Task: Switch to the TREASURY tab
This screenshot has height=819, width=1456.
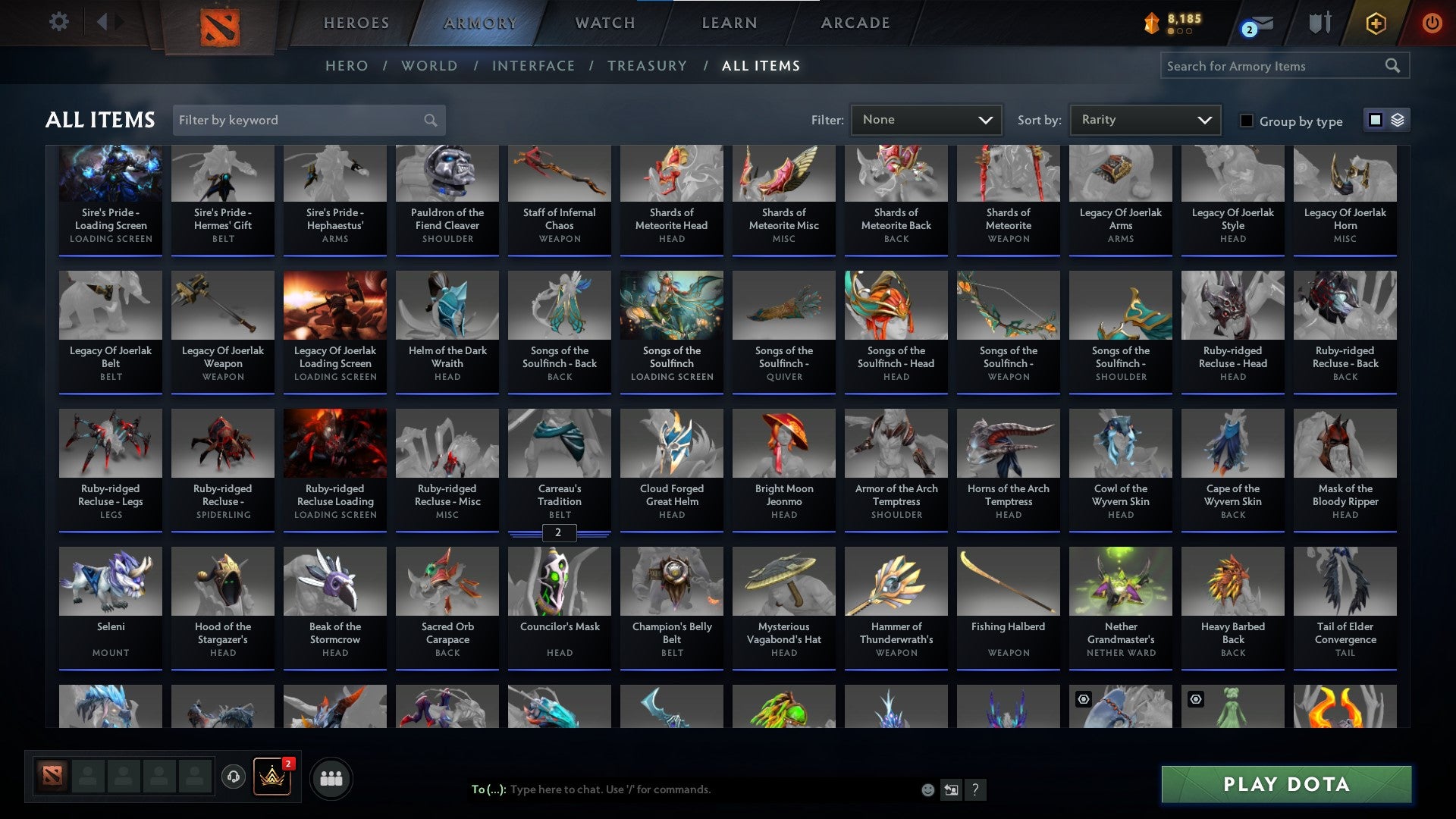Action: tap(647, 66)
